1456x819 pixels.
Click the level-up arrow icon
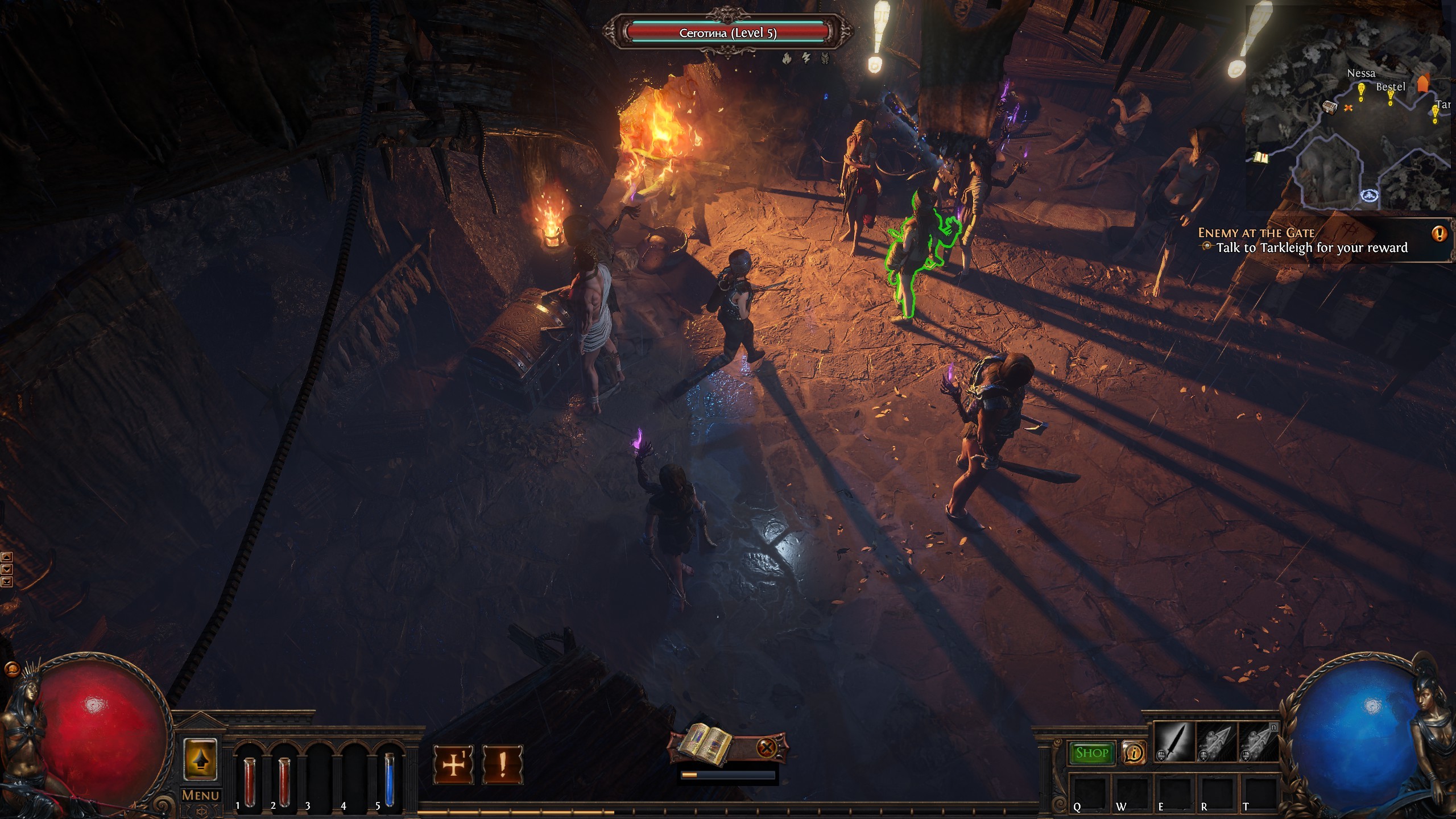coord(200,759)
